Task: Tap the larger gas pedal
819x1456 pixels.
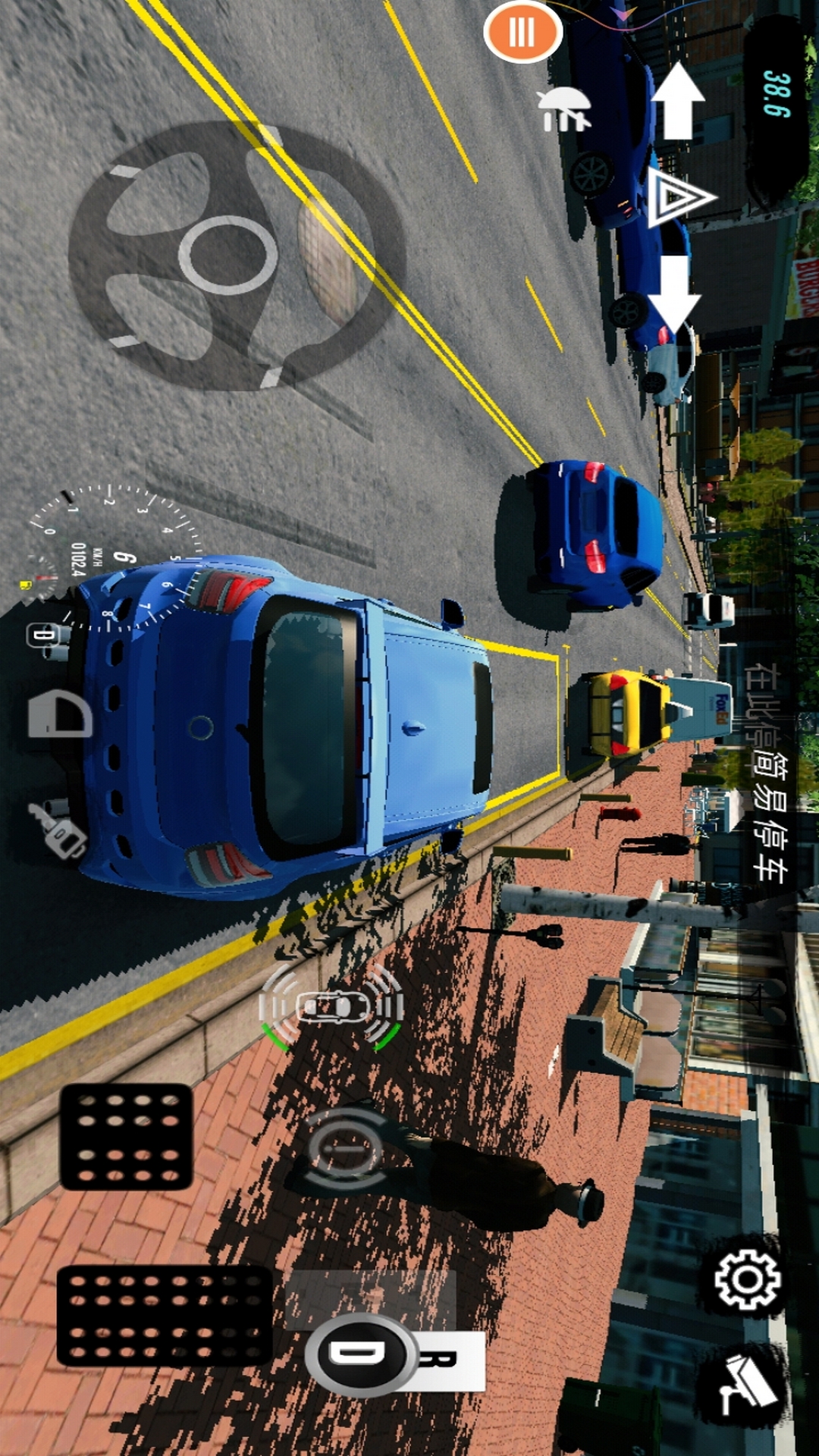Action: 165,1316
